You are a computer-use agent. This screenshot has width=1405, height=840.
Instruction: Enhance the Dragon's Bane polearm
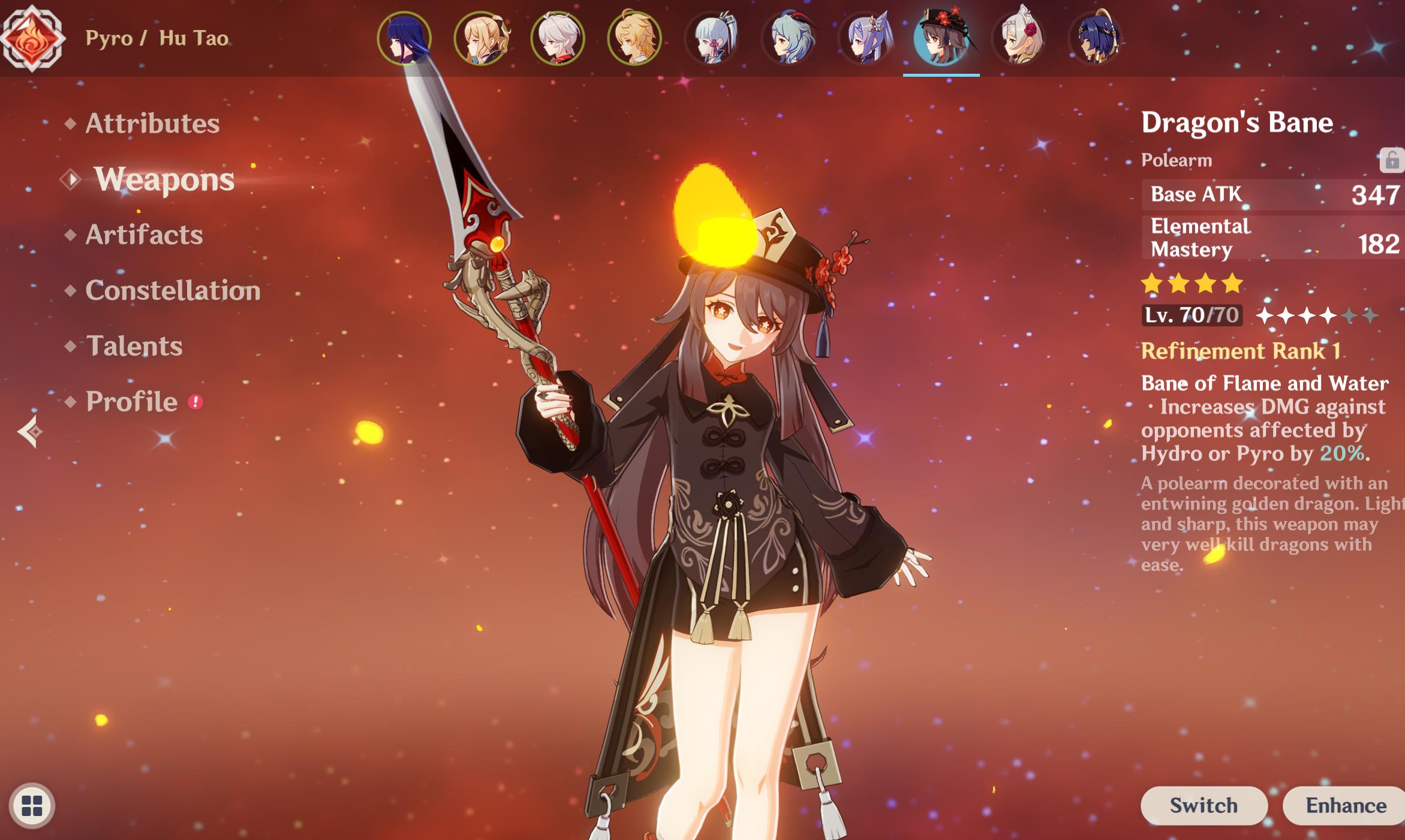(x=1346, y=805)
